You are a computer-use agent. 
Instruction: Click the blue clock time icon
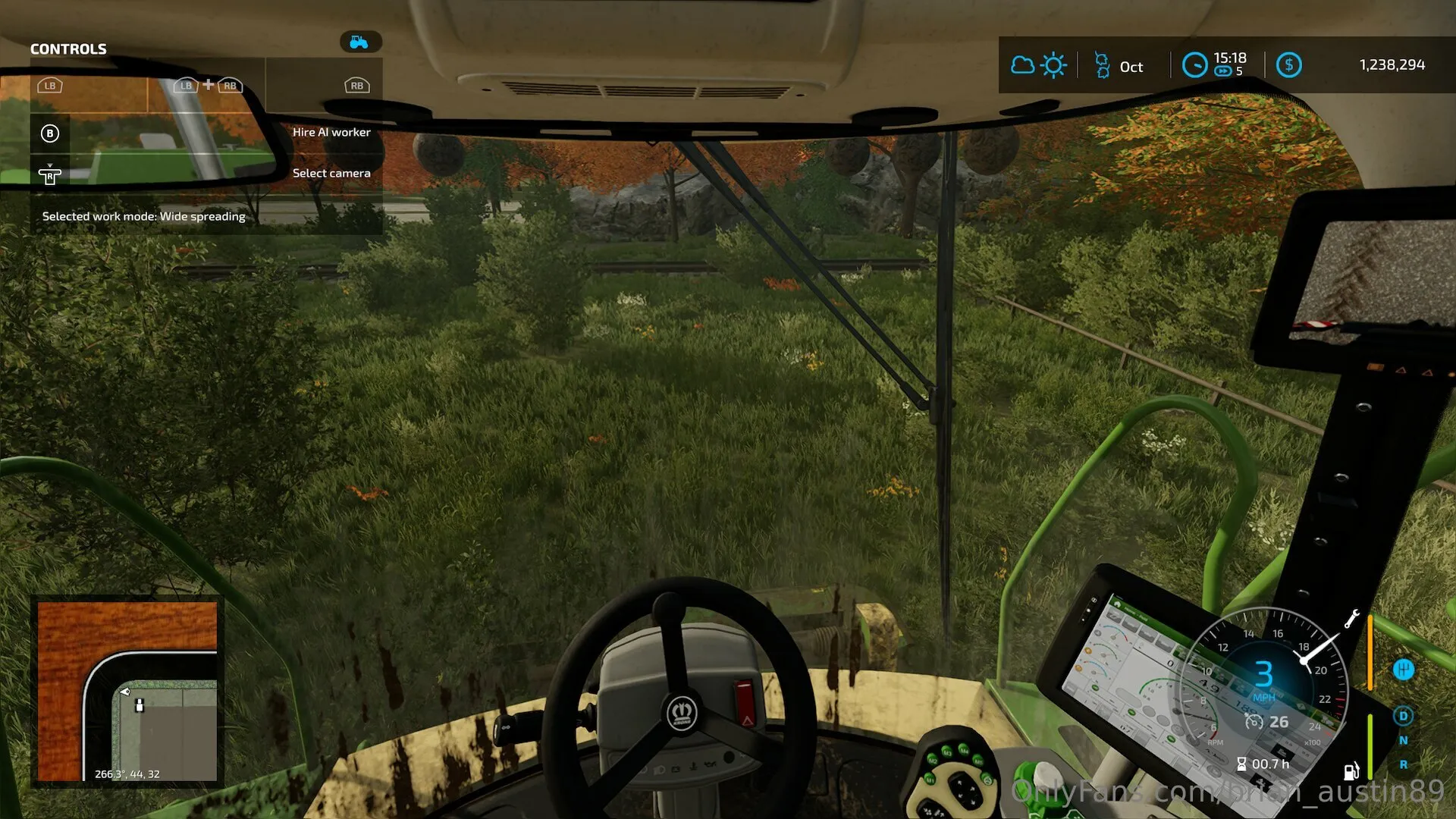1194,66
